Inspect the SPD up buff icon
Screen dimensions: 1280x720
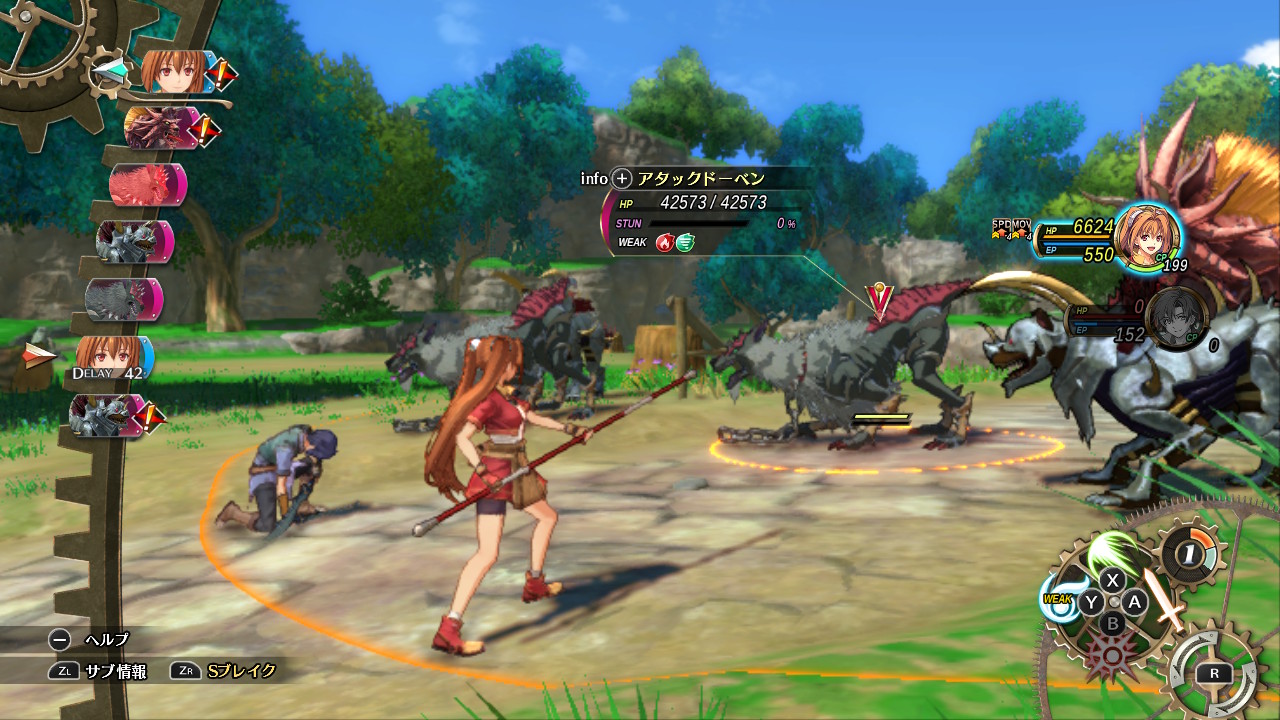point(1001,229)
